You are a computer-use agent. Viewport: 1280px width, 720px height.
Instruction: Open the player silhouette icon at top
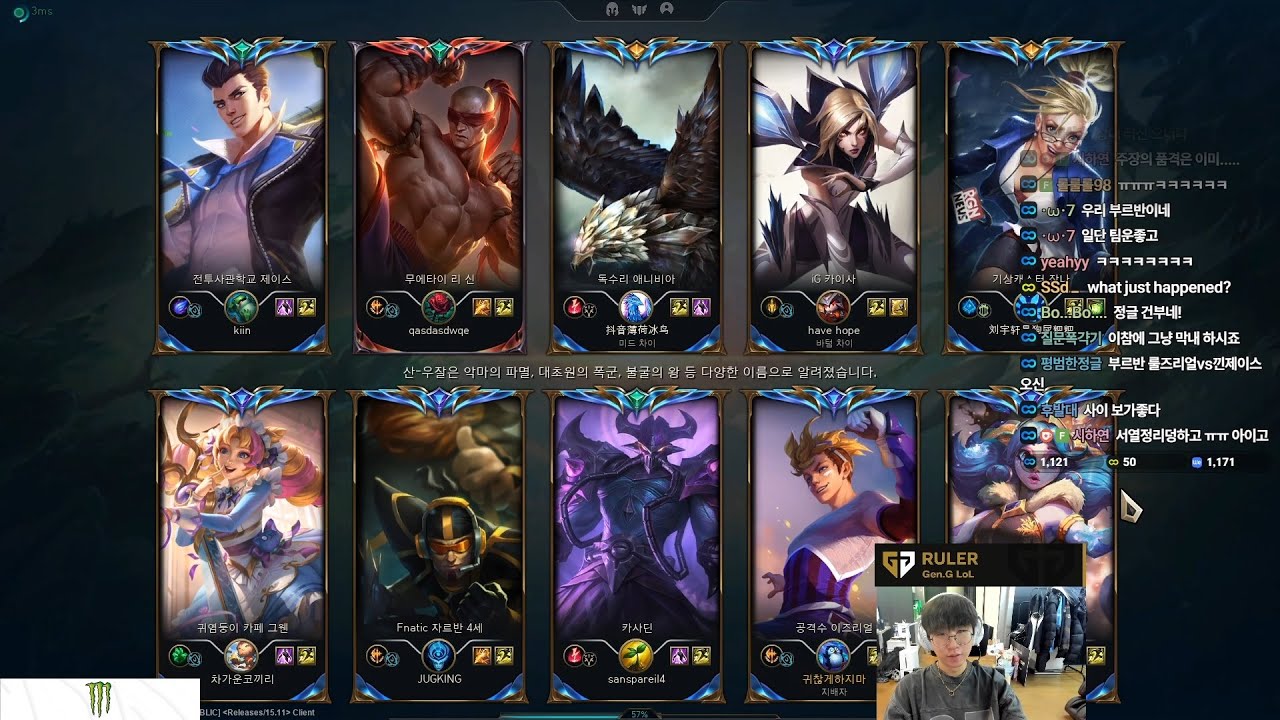pyautogui.click(x=667, y=10)
